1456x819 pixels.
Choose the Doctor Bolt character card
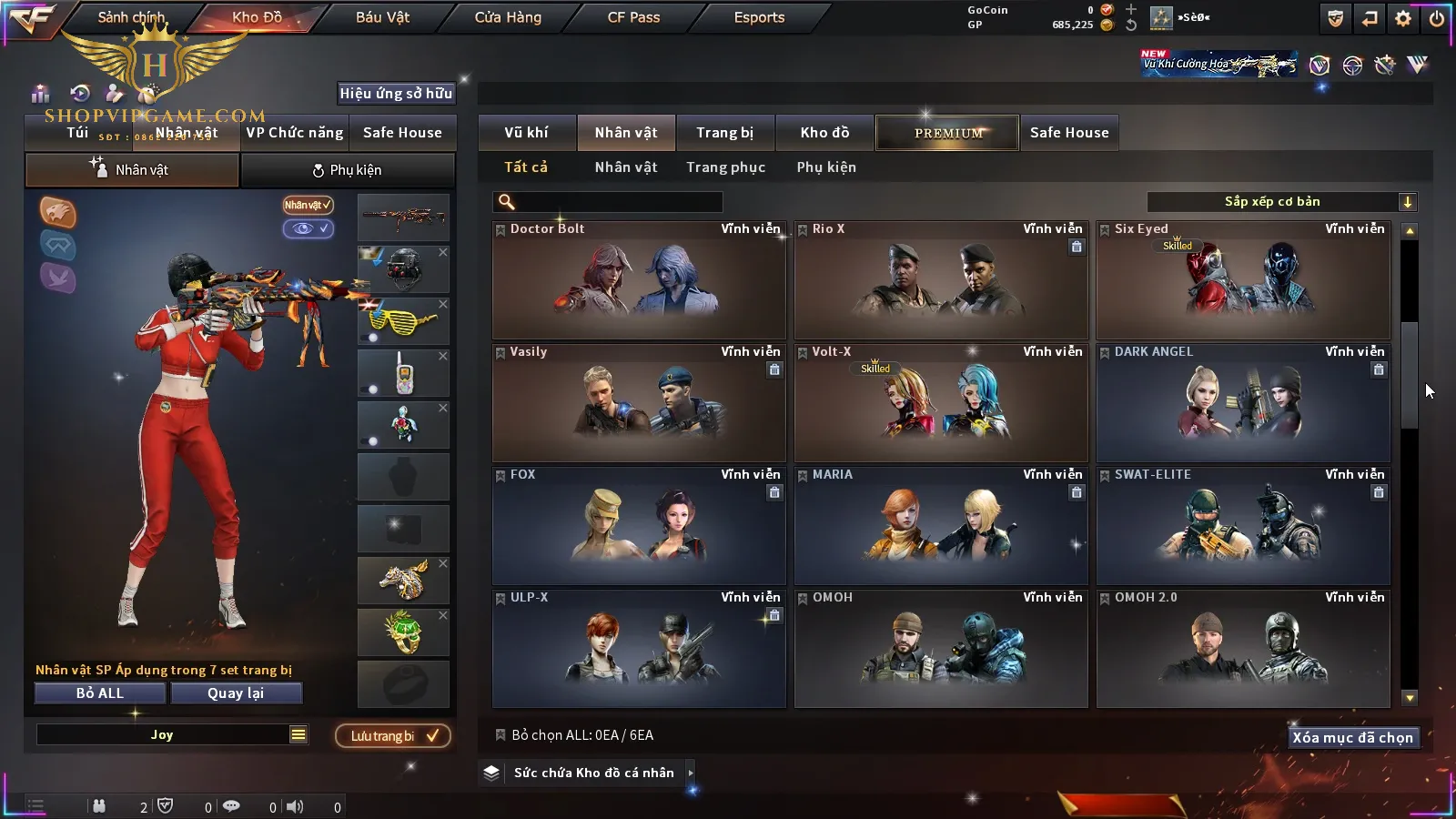click(x=639, y=280)
